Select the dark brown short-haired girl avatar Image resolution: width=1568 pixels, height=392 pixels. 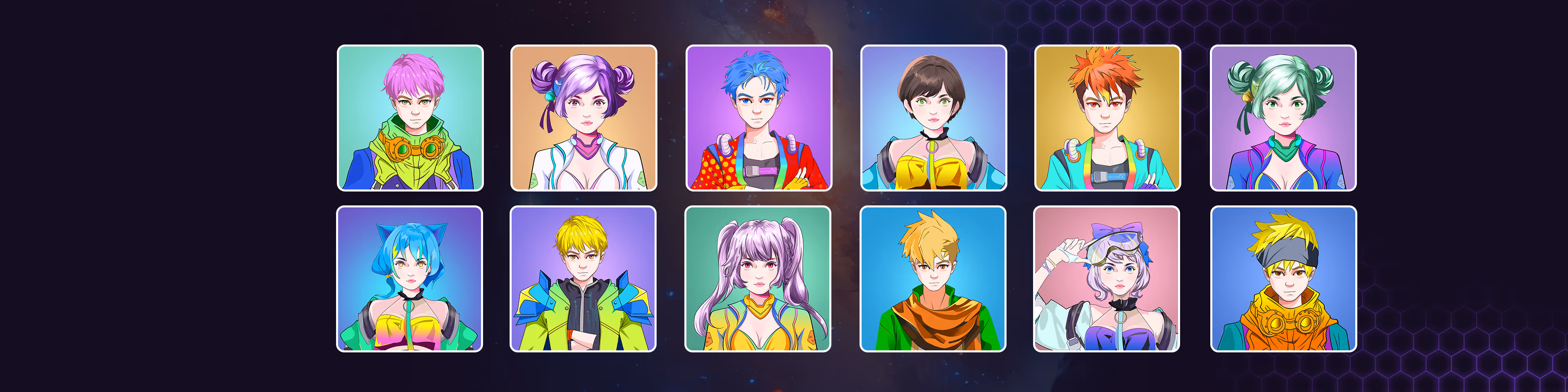[x=933, y=118]
